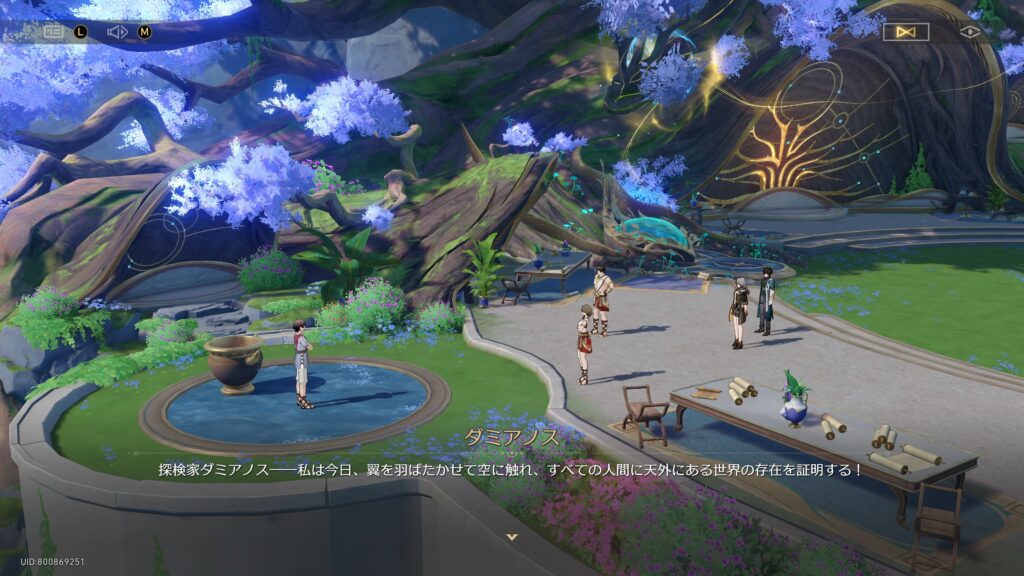This screenshot has width=1024, height=576.
Task: Toggle the speaker voice playback icon
Action: point(117,31)
